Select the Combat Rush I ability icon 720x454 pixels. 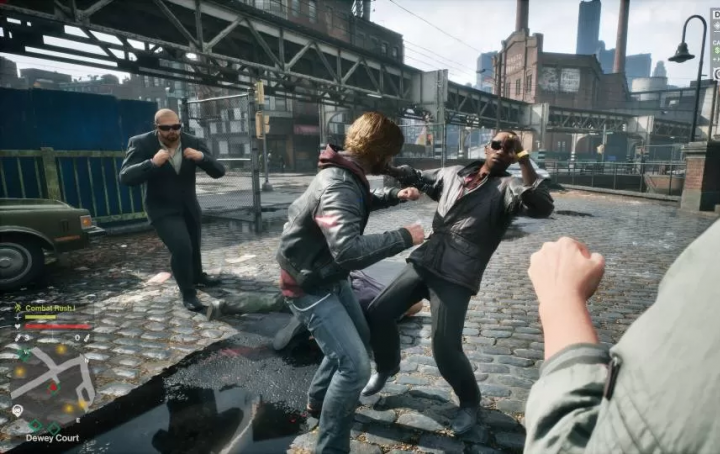19,308
